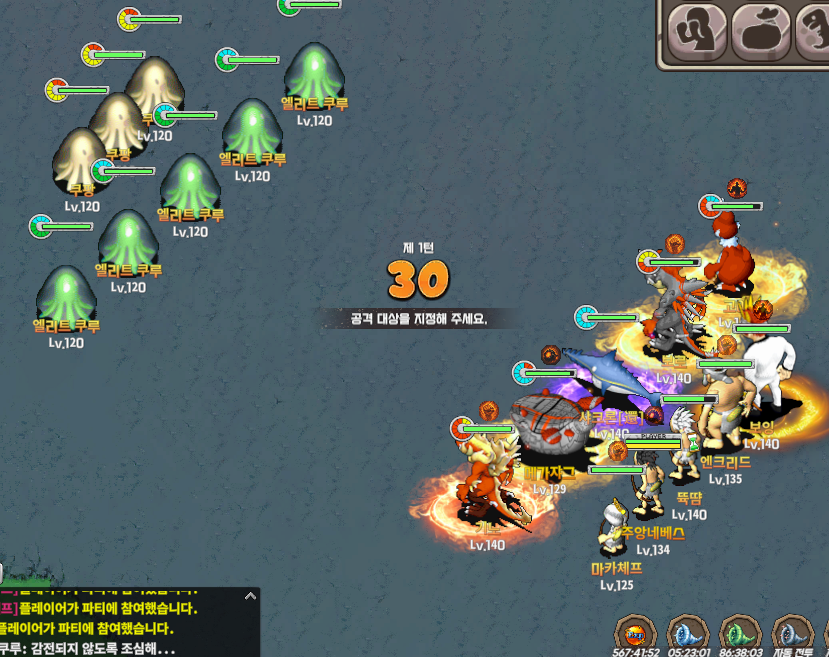The image size is (829, 657).
Task: Open the character silhouette menu button
Action: point(696,33)
